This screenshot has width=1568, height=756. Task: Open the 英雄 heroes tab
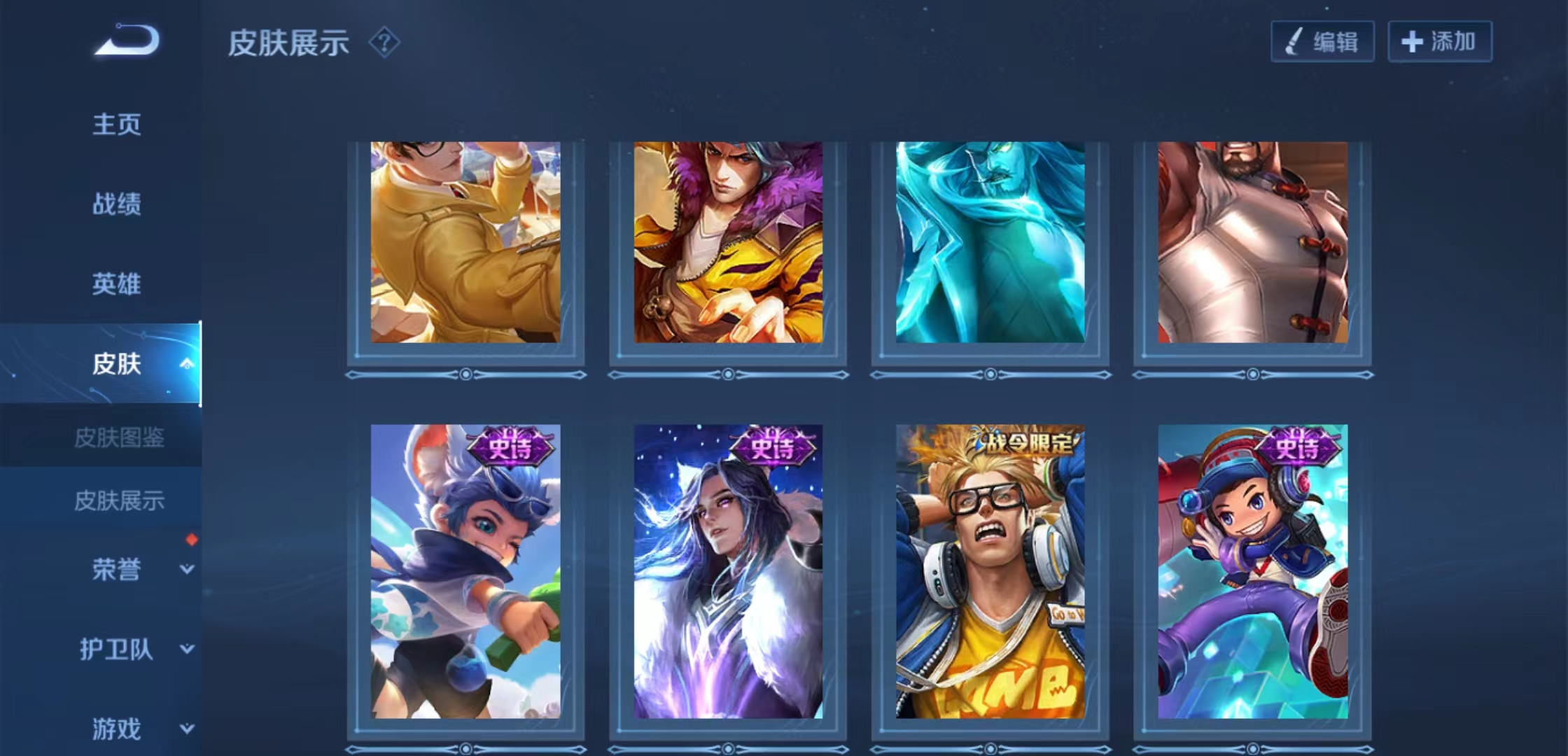(x=117, y=284)
